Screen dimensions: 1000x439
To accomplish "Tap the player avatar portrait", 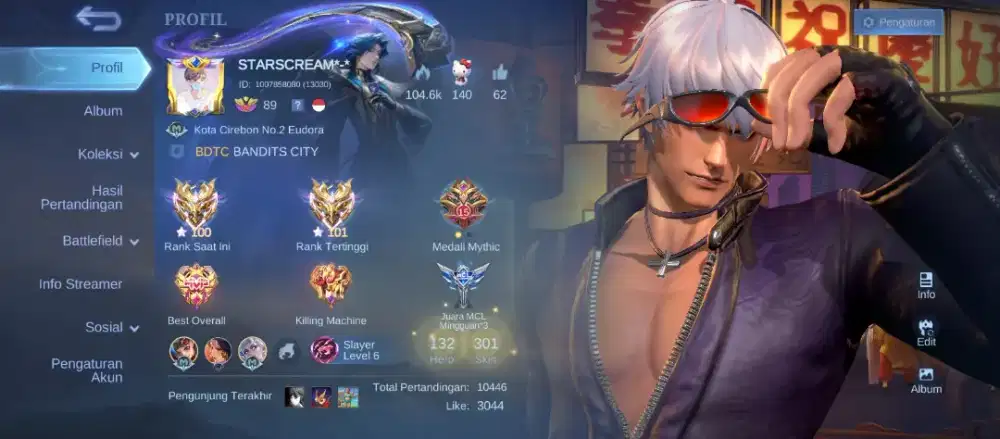I will point(196,86).
